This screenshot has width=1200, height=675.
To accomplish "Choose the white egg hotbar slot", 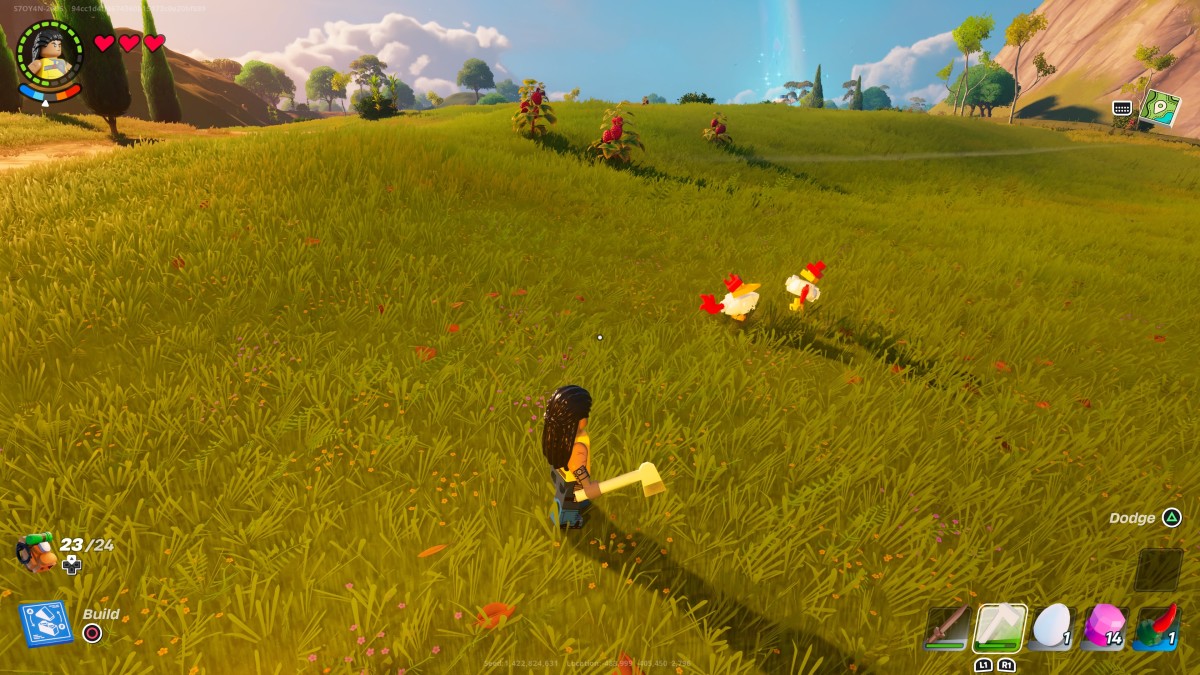I will (x=1051, y=628).
